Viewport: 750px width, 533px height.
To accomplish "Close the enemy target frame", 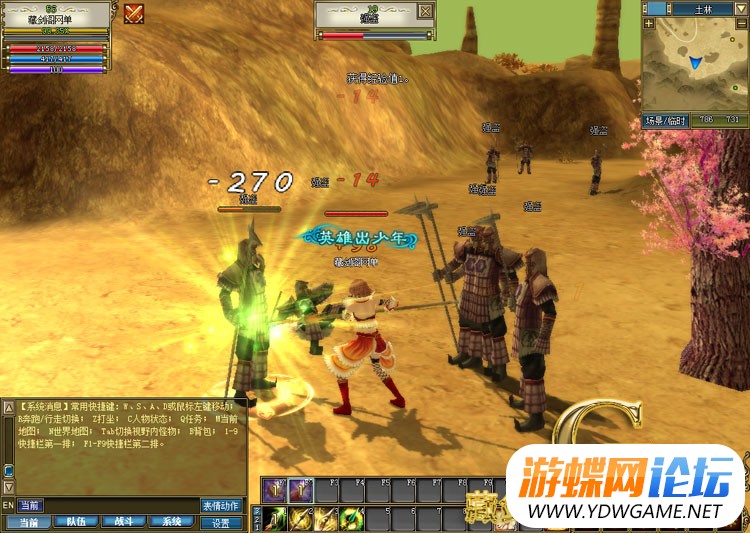I will [426, 11].
